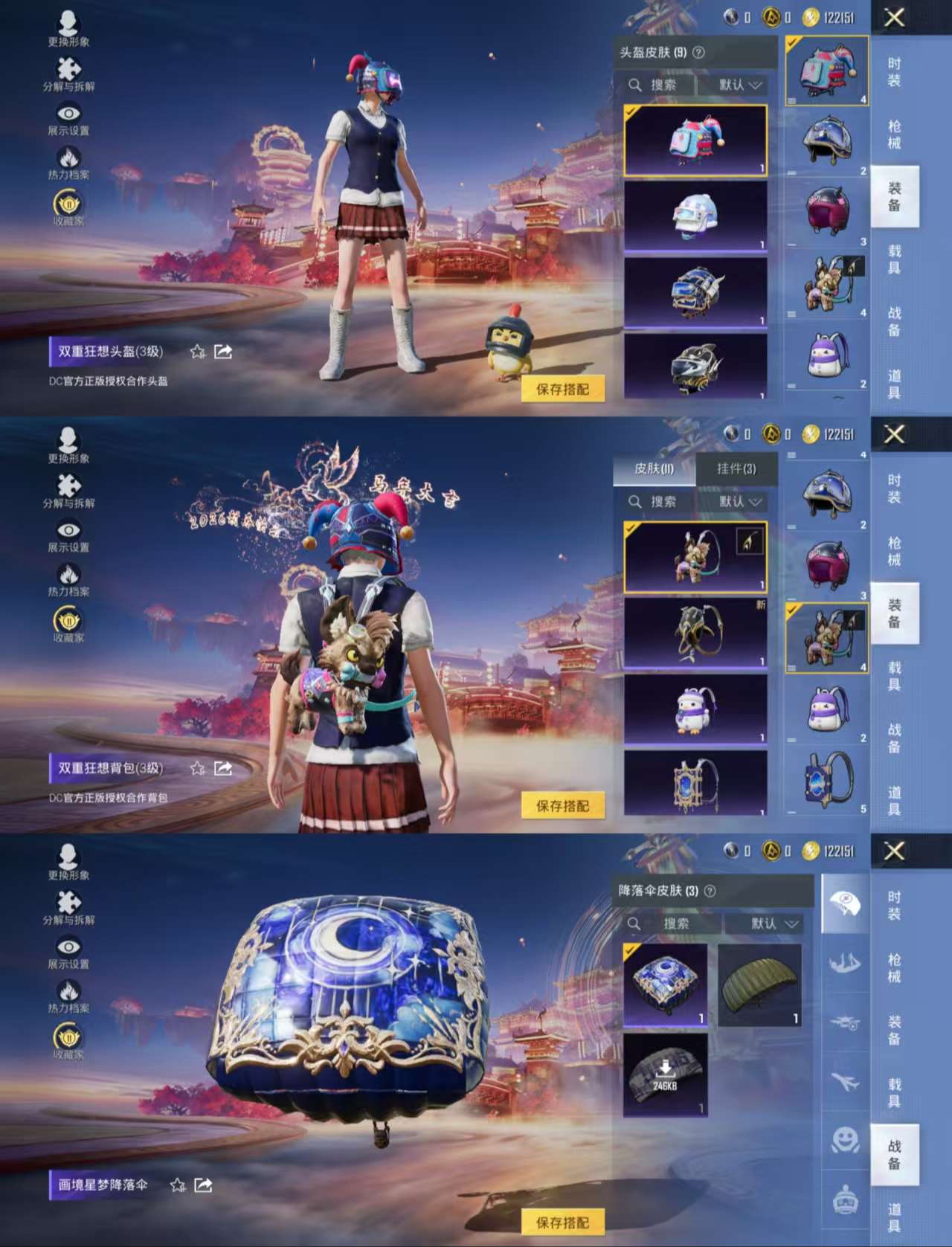Click 保存搭配 to save the helmet outfit
Viewport: 952px width, 1247px height.
click(565, 388)
